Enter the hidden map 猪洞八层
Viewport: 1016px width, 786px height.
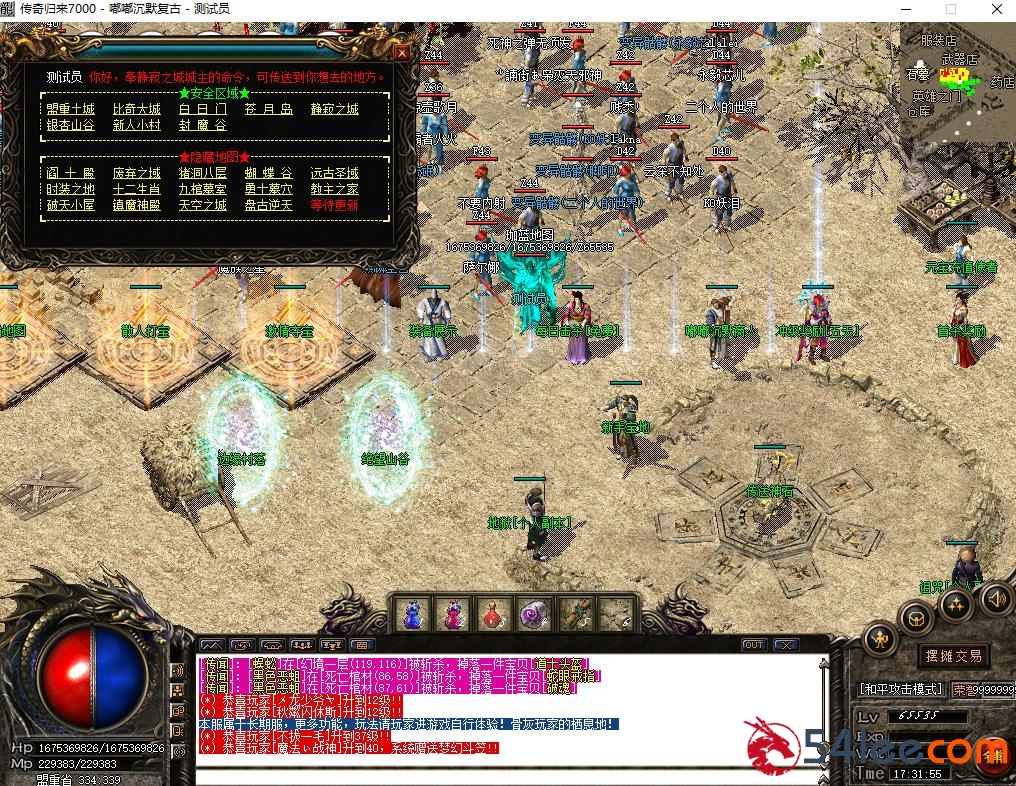pyautogui.click(x=203, y=173)
